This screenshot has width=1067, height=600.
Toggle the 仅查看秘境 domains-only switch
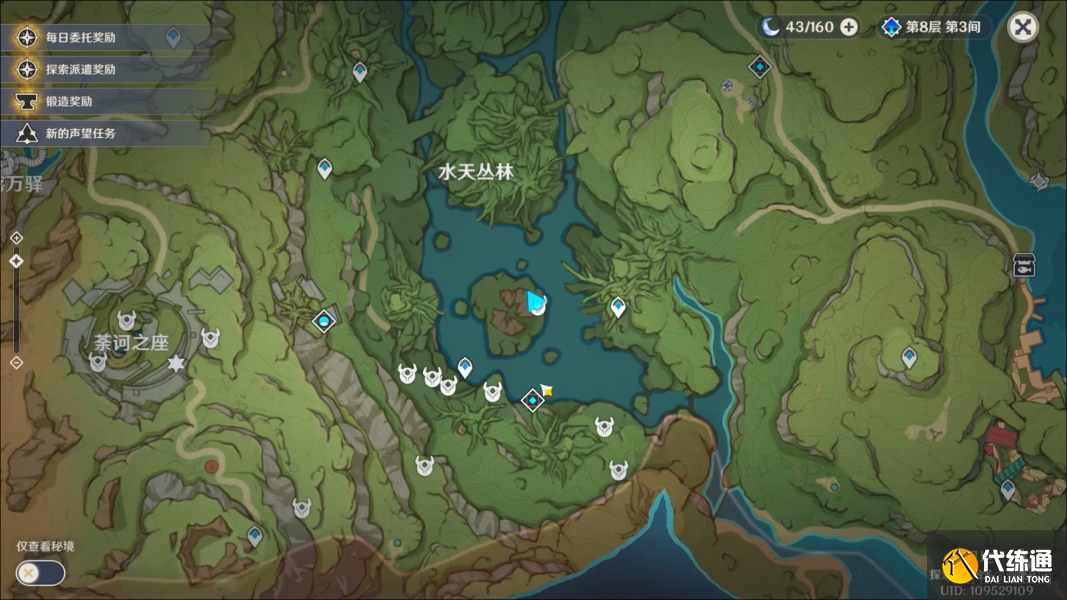[x=40, y=573]
